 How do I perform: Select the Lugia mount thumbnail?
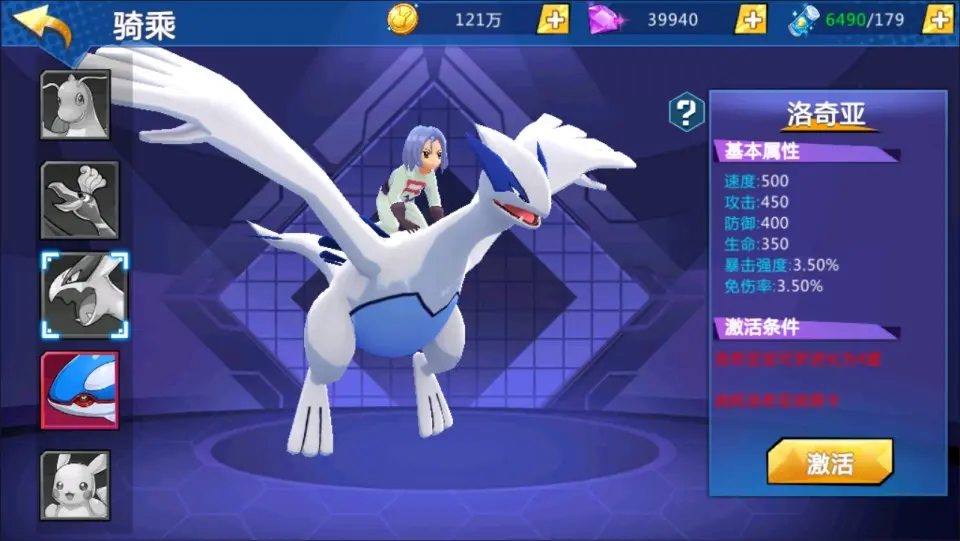pos(84,295)
